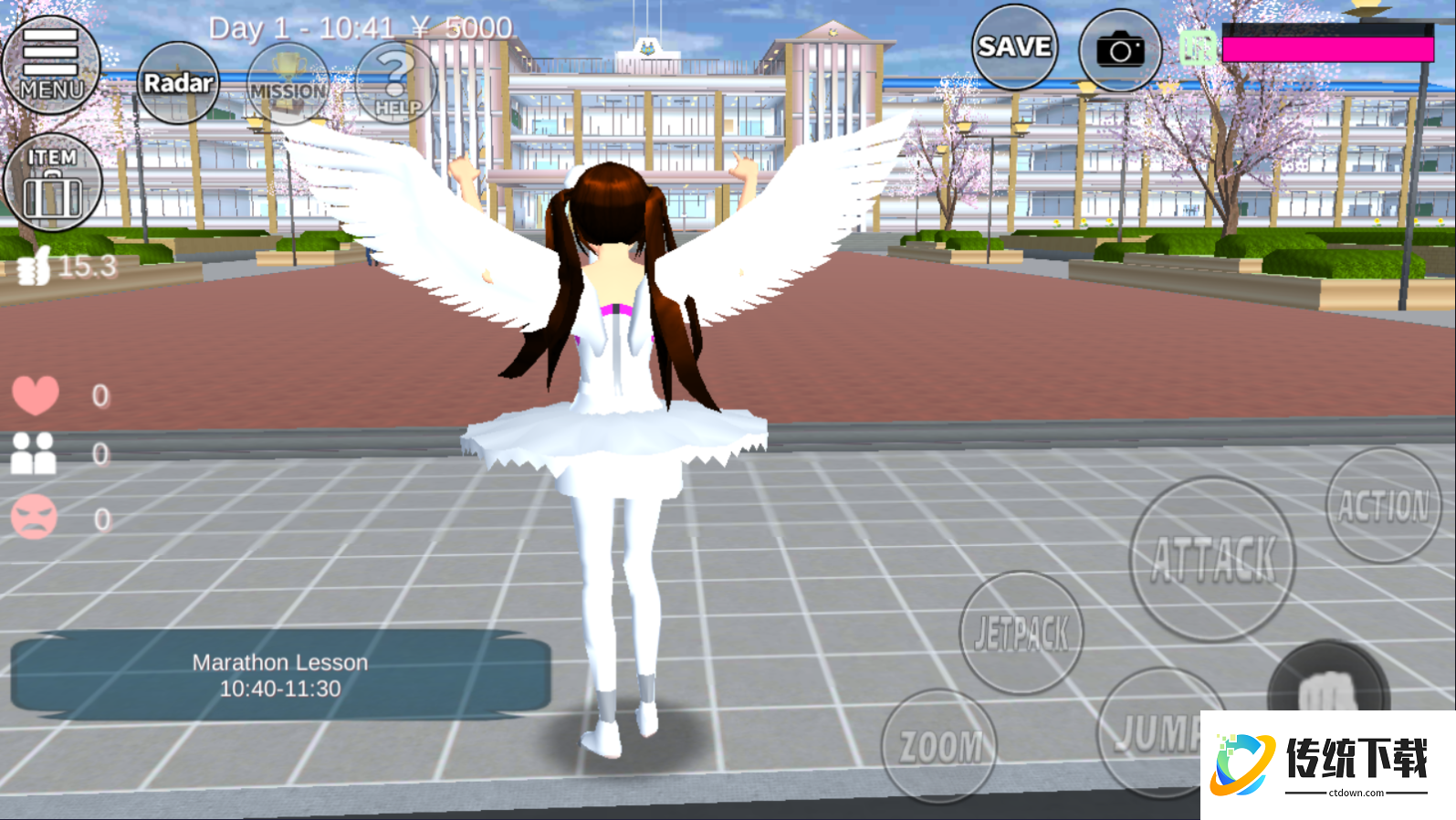Image resolution: width=1456 pixels, height=820 pixels.
Task: Activate the ATTACK button
Action: [x=1212, y=559]
